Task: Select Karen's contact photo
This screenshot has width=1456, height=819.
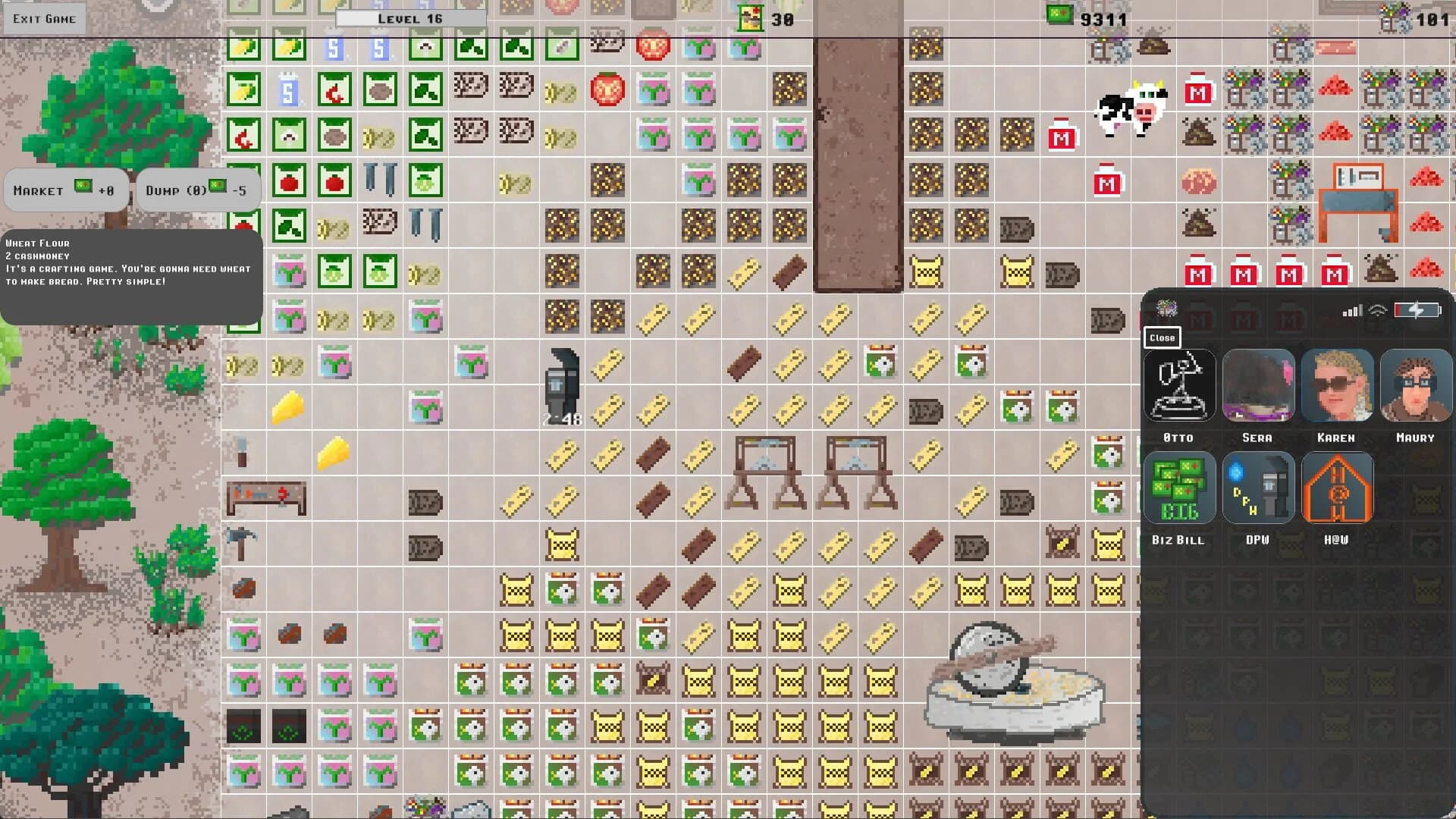Action: 1338,385
